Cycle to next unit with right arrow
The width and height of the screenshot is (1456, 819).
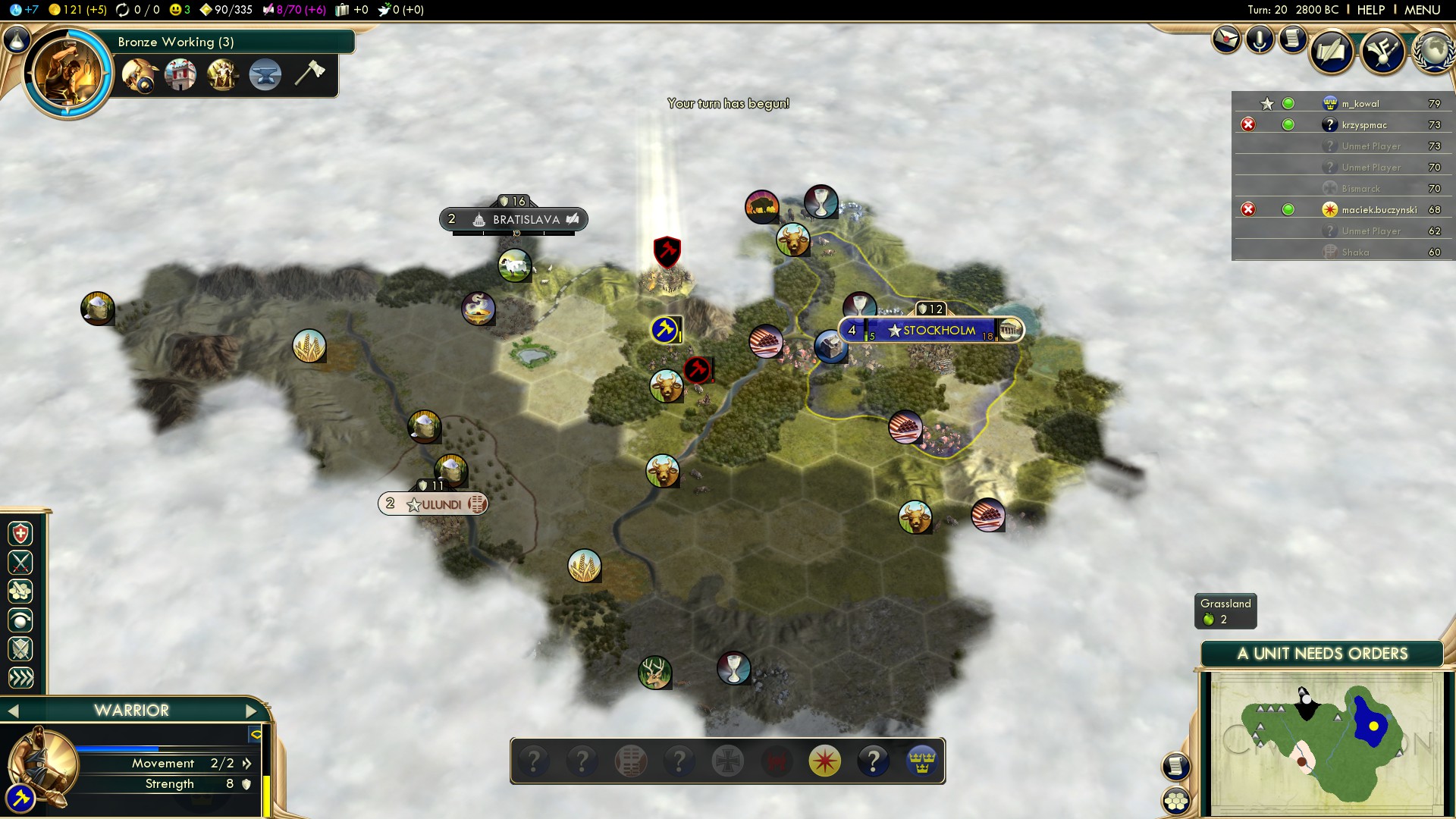tap(252, 711)
